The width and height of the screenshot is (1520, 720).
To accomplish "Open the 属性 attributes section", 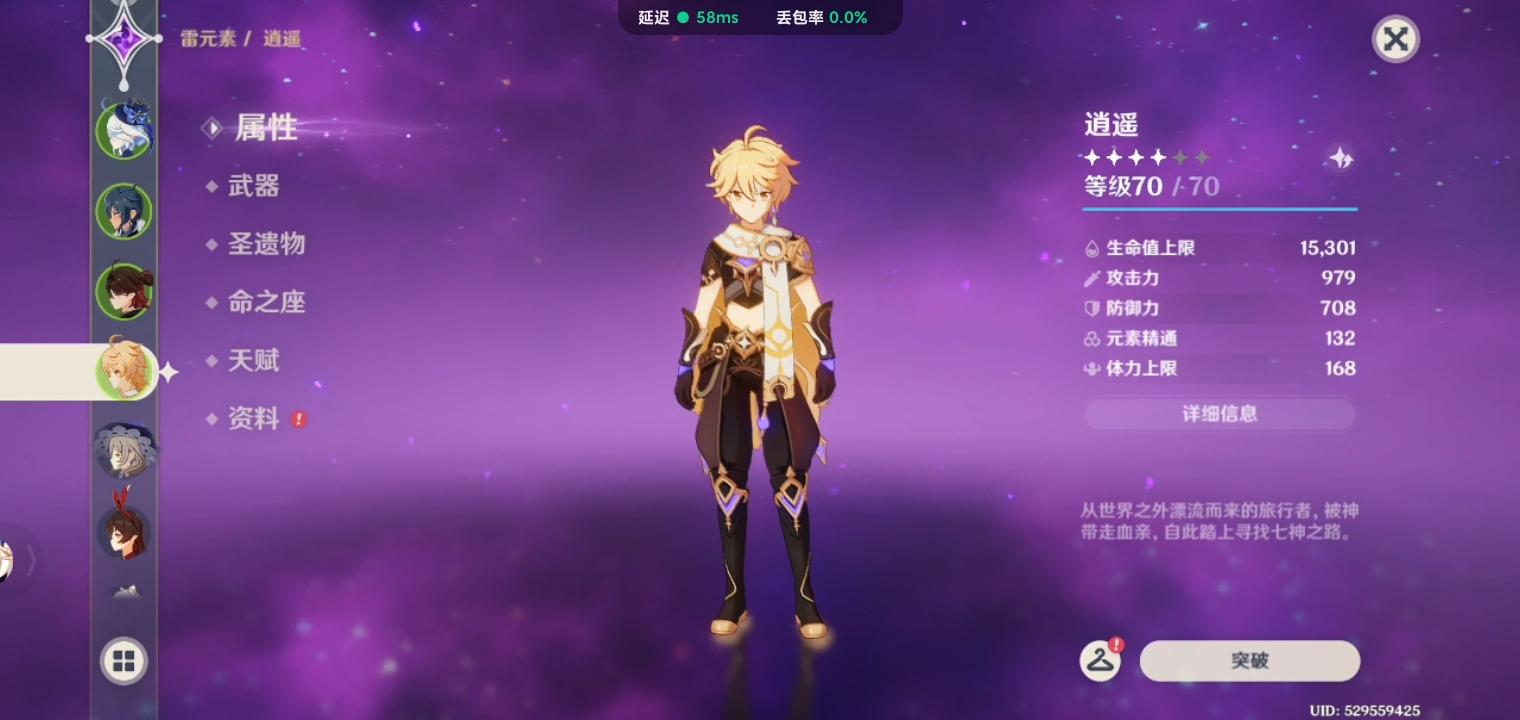I will (265, 128).
